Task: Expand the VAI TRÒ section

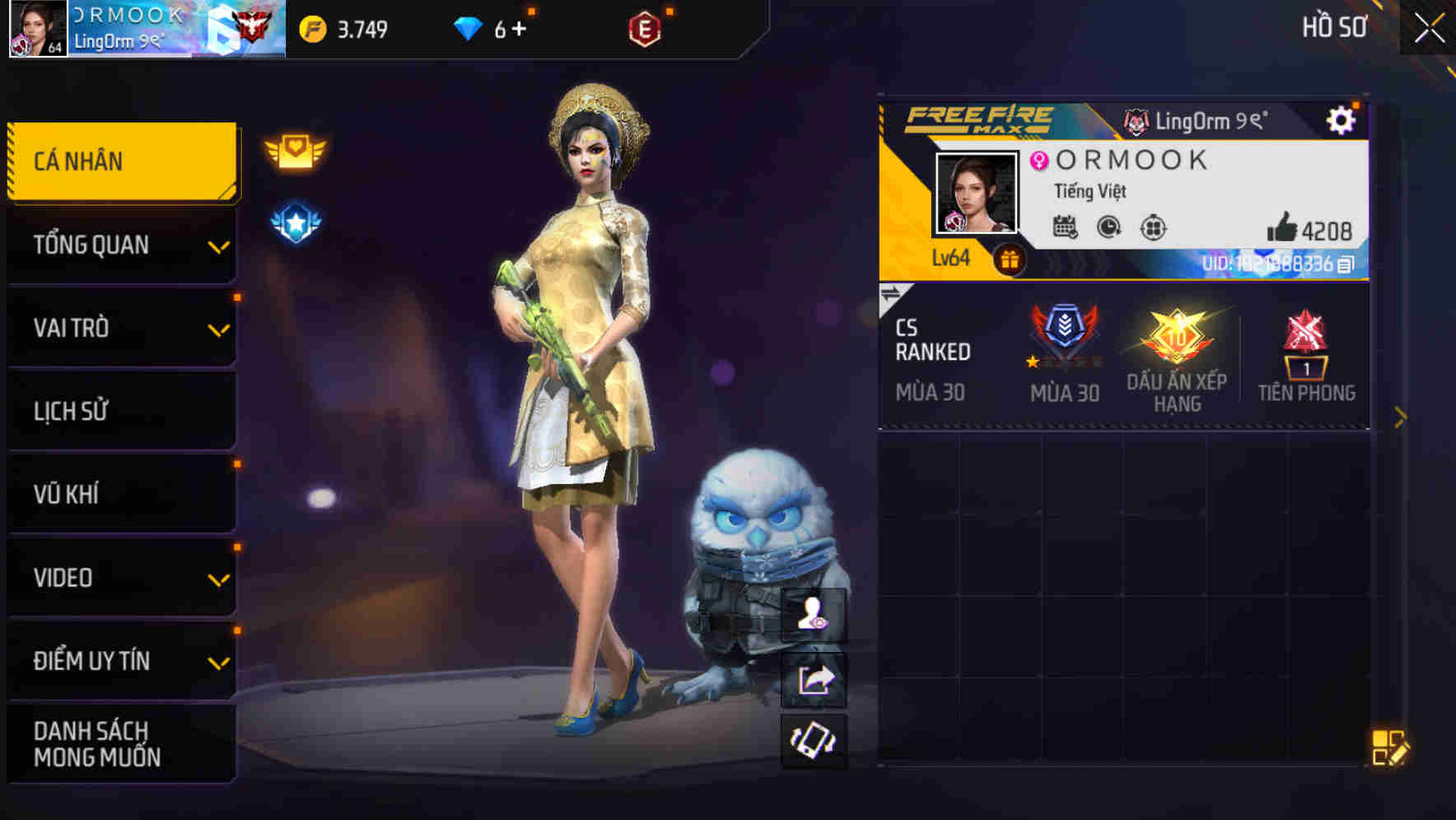Action: point(122,328)
